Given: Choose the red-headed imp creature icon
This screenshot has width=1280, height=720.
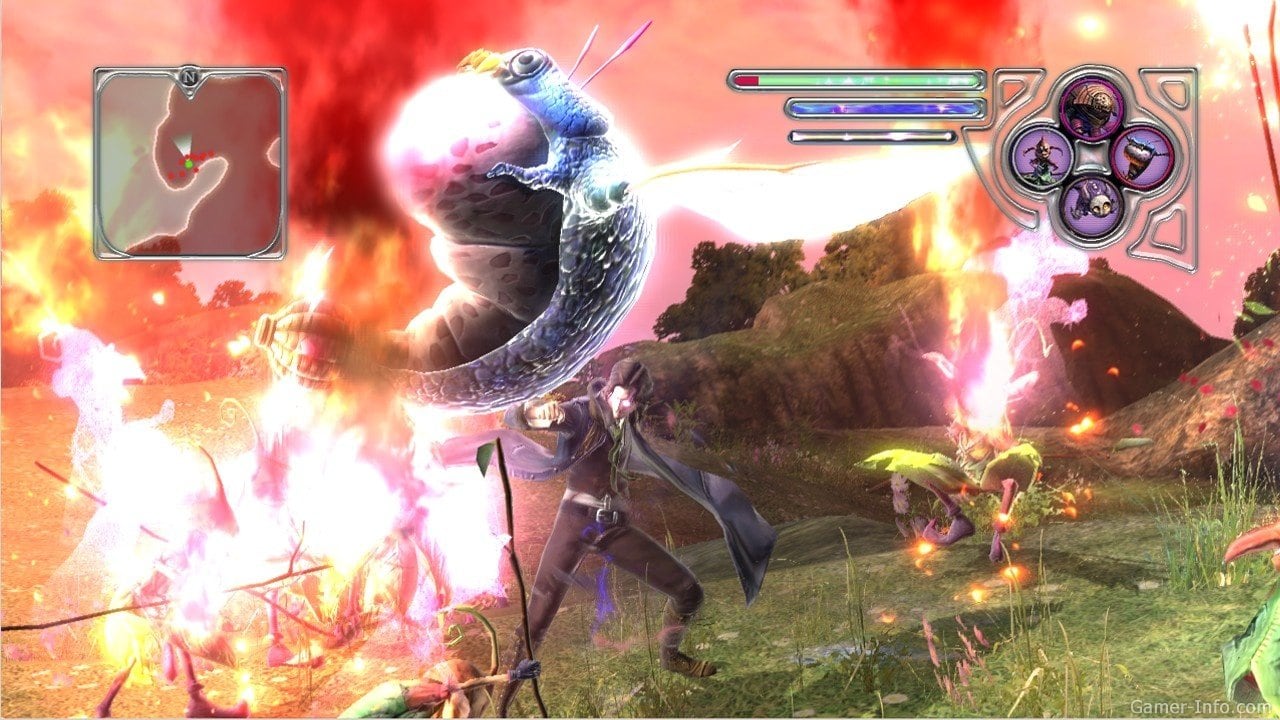Looking at the screenshot, I should (1041, 158).
